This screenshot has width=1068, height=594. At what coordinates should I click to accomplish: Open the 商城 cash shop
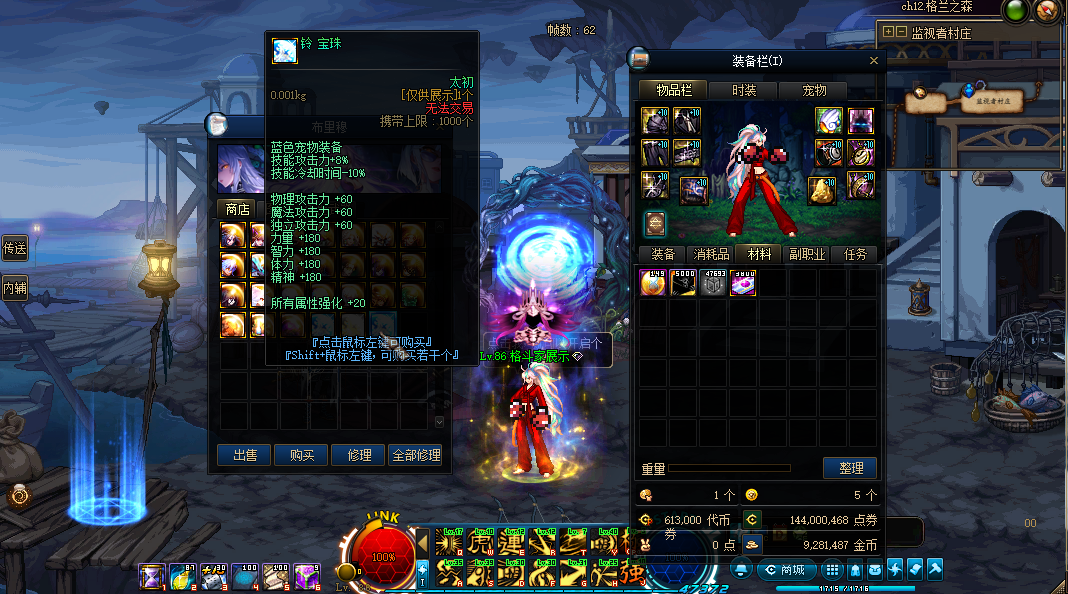click(785, 570)
